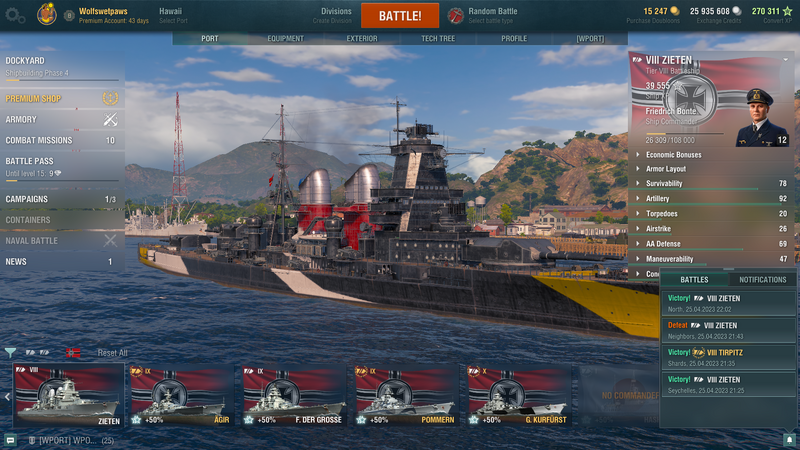Switch to the Notifications tab
800x450 pixels.
762,280
